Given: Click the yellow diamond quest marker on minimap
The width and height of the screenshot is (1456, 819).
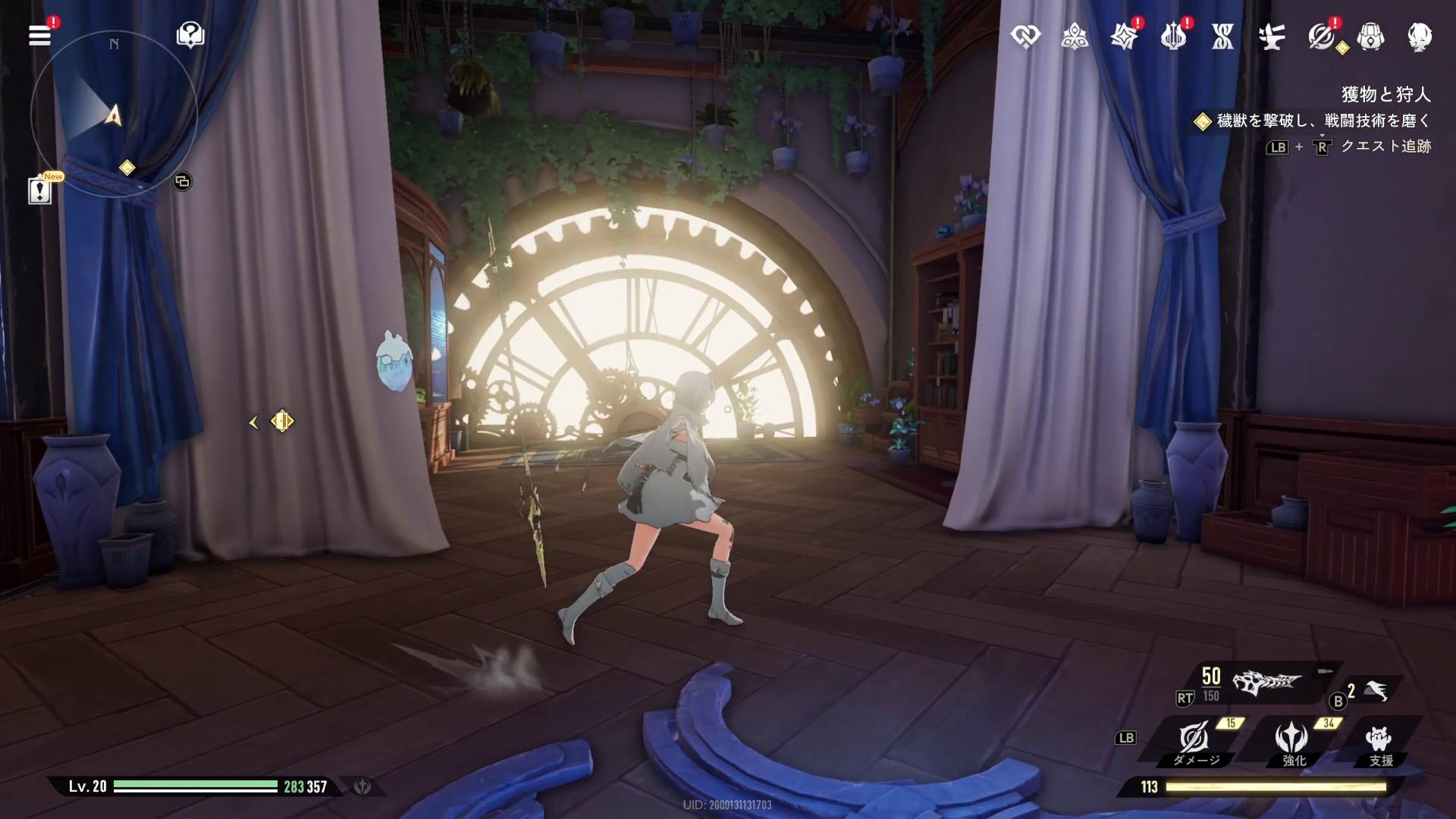Looking at the screenshot, I should click(x=127, y=168).
